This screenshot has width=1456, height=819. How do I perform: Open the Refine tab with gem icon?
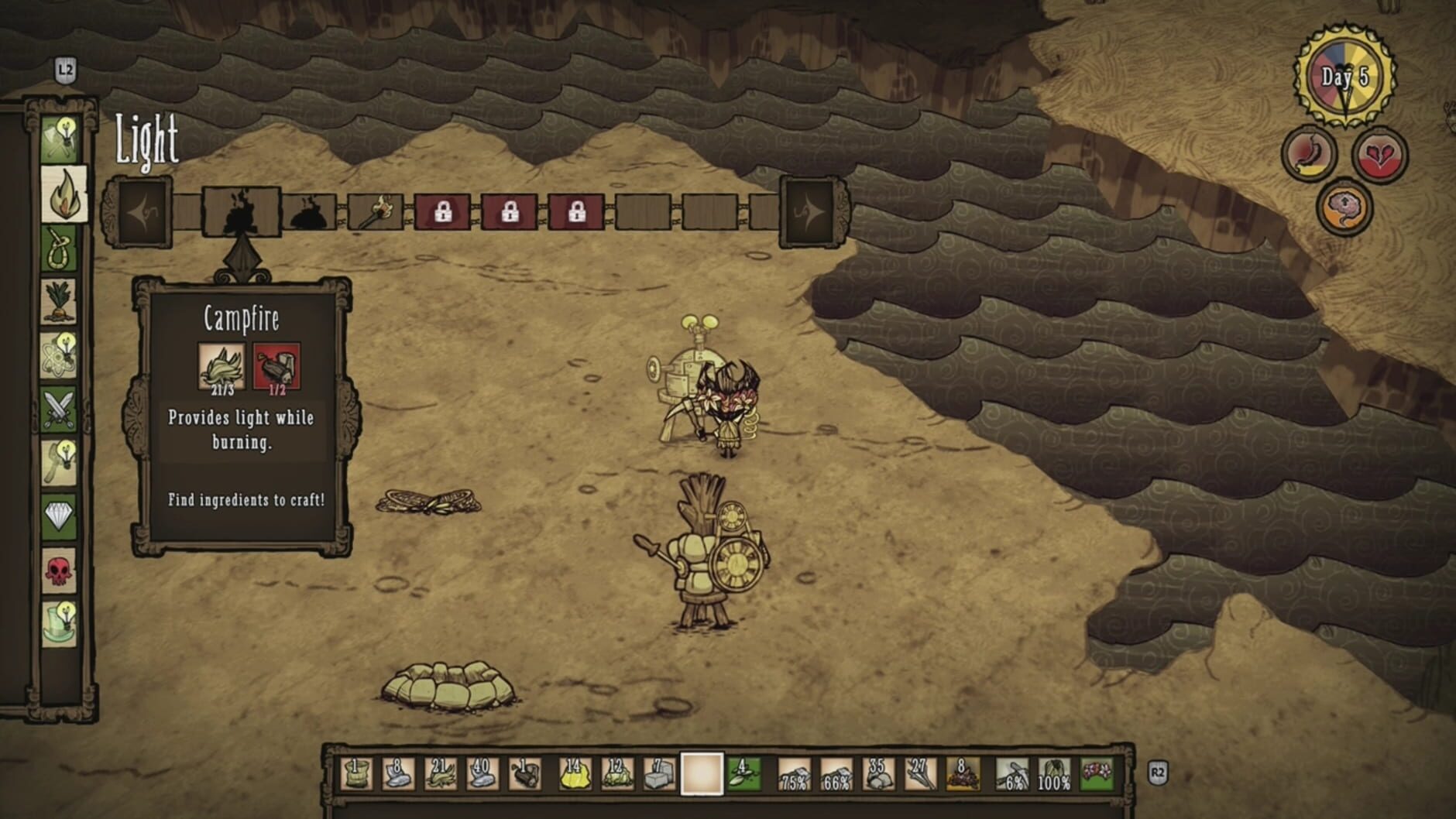(x=60, y=509)
